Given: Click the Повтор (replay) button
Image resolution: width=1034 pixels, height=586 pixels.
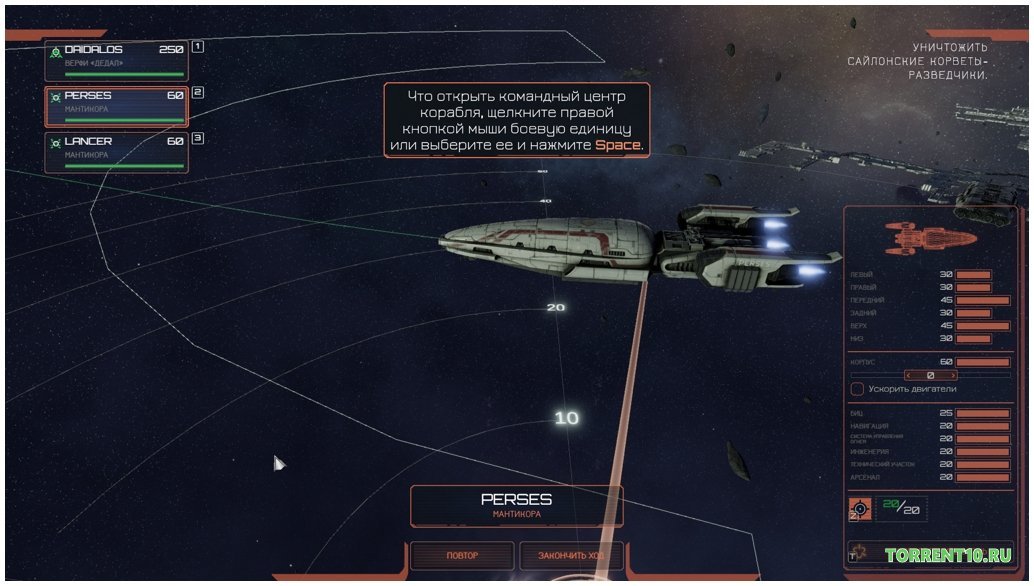Looking at the screenshot, I should click(x=461, y=555).
